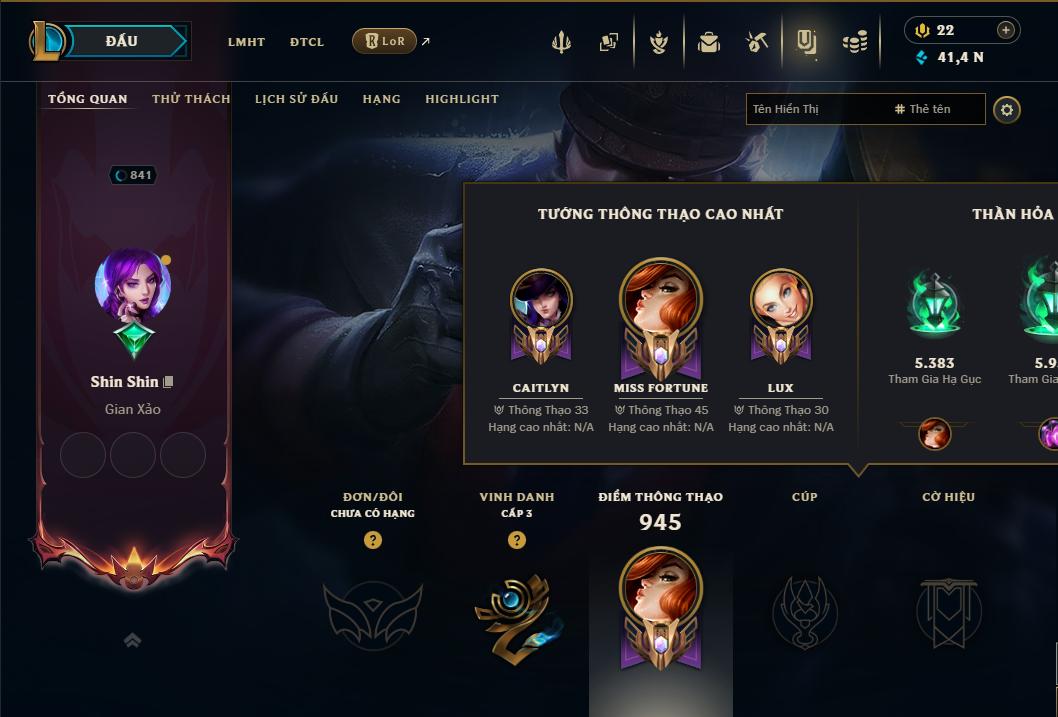
Task: Open the Clash trident icon
Action: (561, 42)
